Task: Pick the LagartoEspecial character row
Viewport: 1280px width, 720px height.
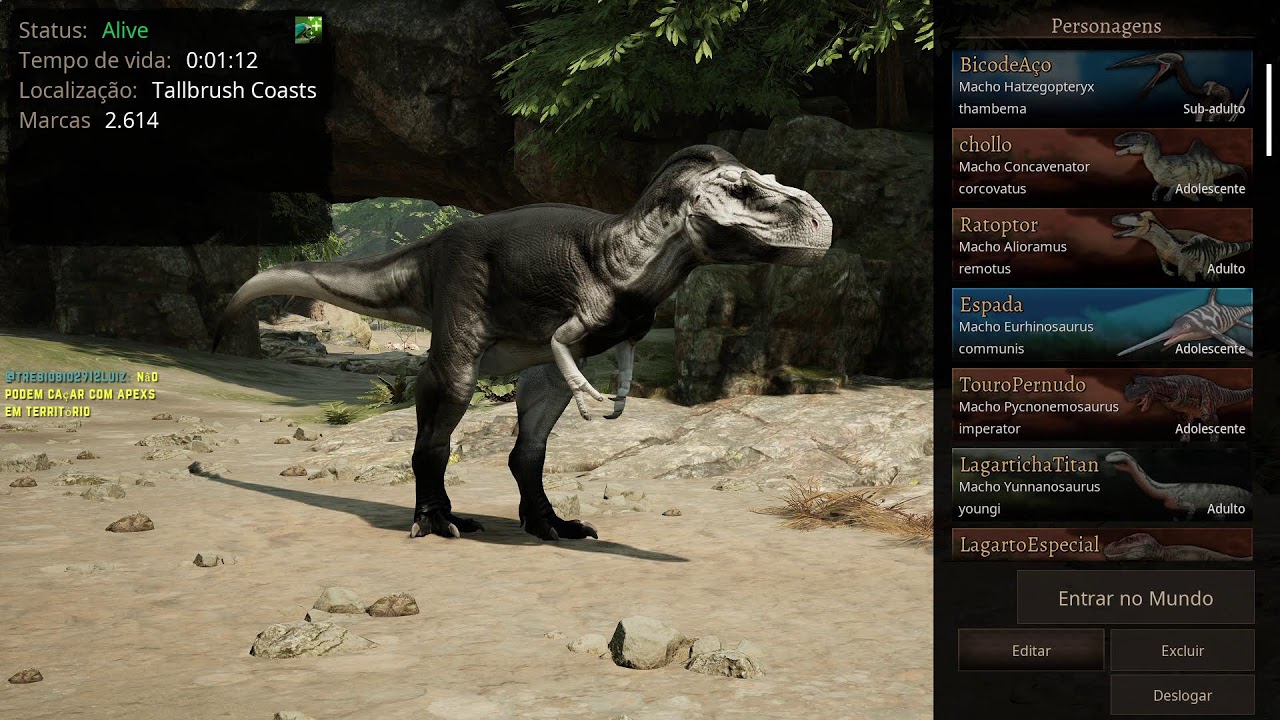Action: [x=1102, y=545]
